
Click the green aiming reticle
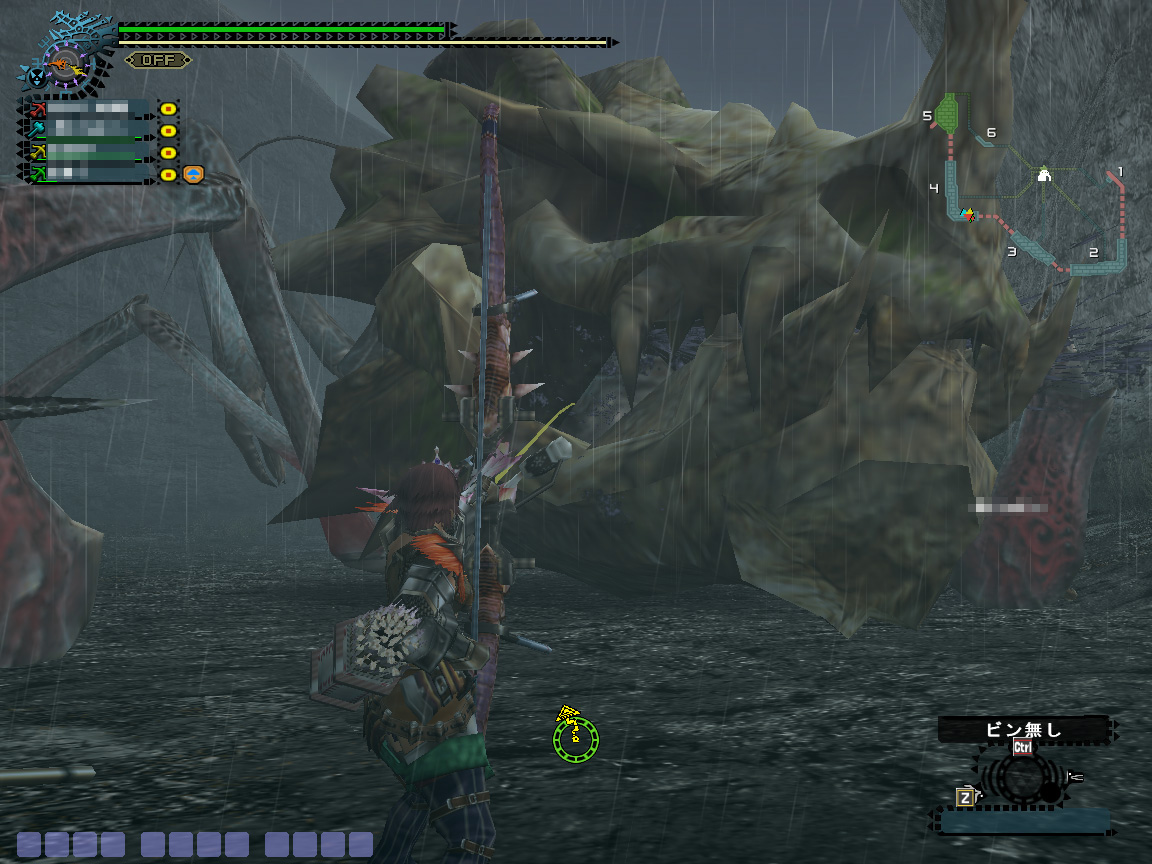576,738
